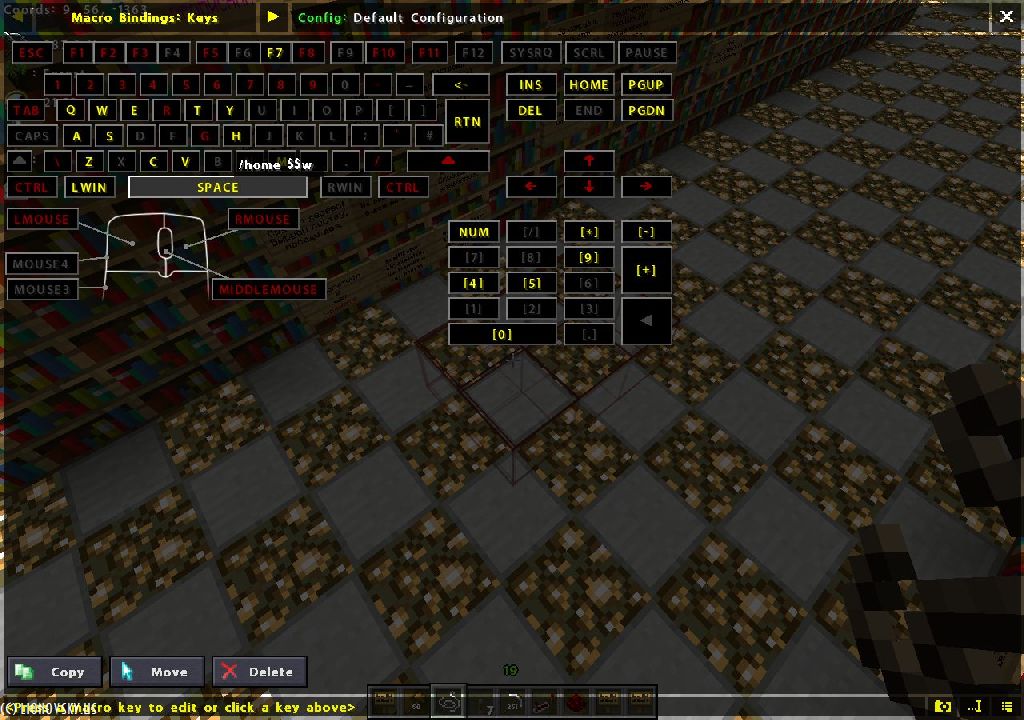Screen dimensions: 1024x720
Task: Choose the NUM lock key
Action: pyautogui.click(x=473, y=231)
